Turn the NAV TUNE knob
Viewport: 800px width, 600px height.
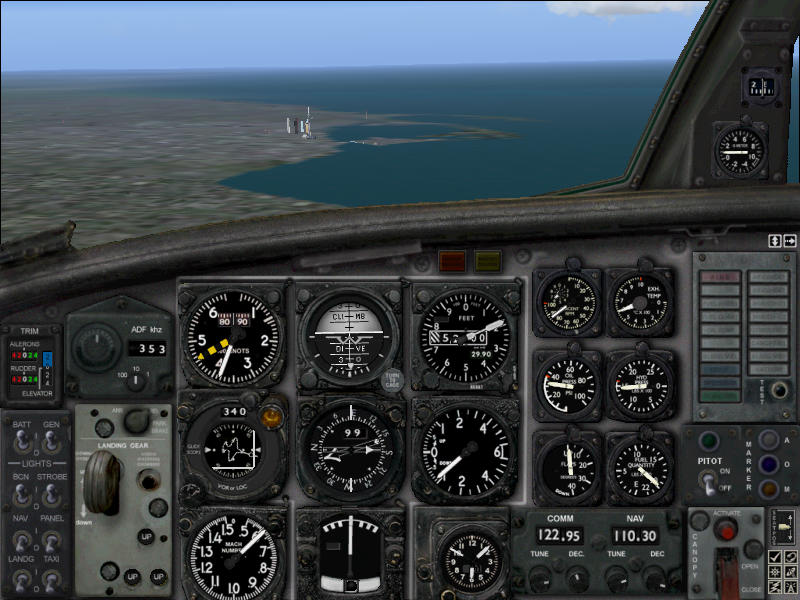(615, 579)
